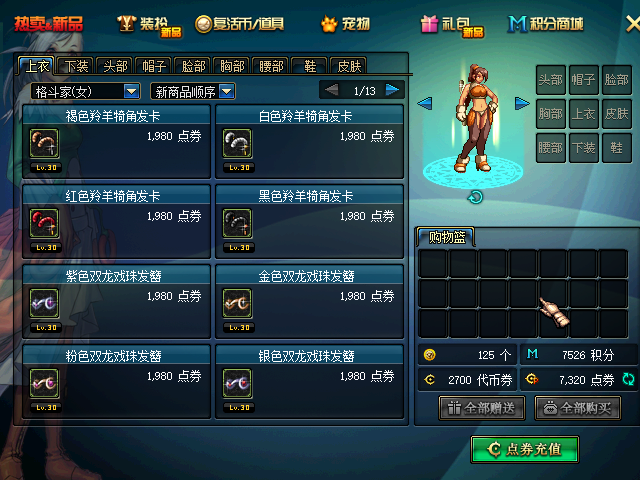Select the 下装 clothing tab
Screen dimensions: 640x480
click(77, 66)
